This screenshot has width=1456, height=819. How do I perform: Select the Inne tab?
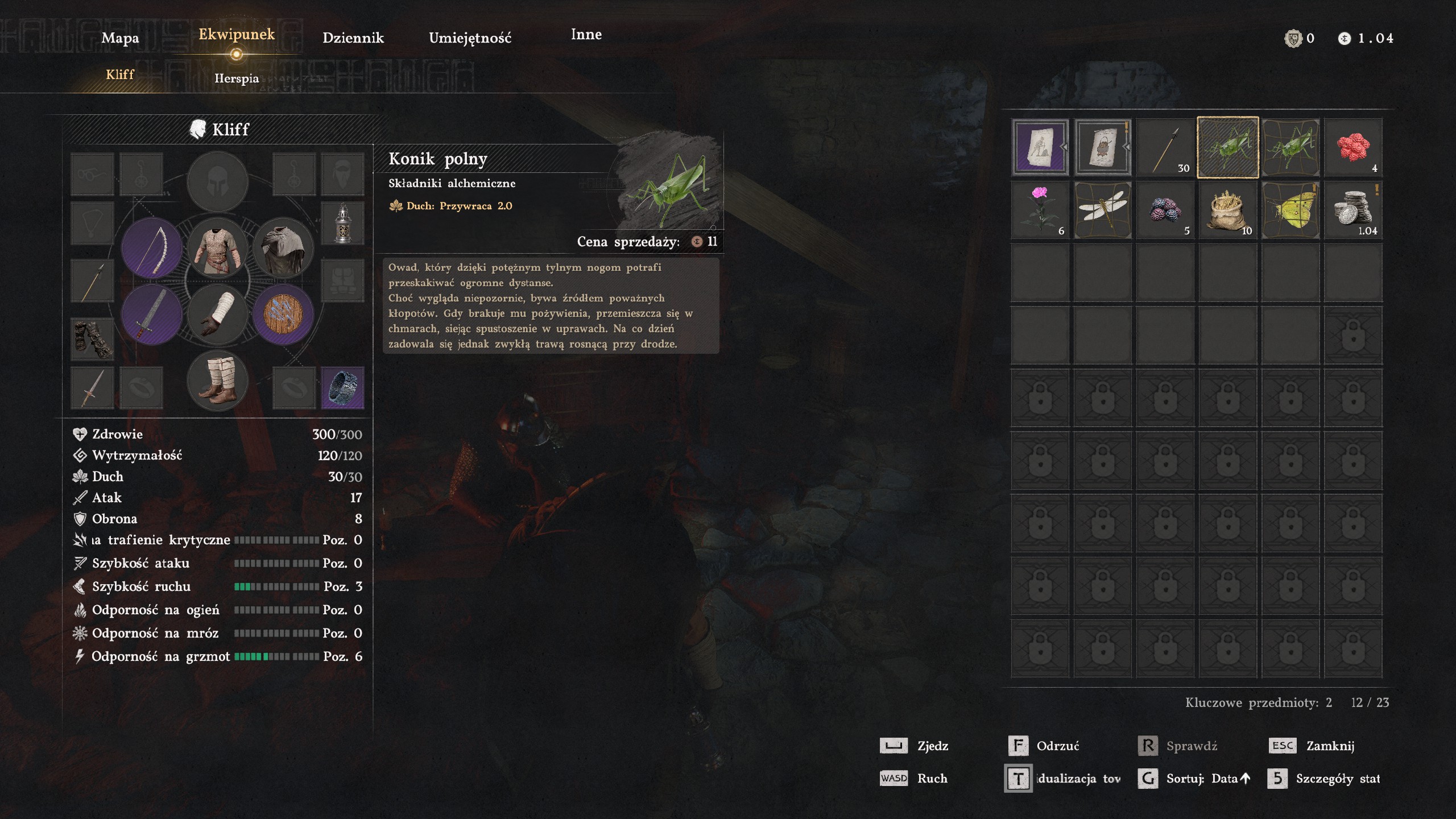coord(586,35)
